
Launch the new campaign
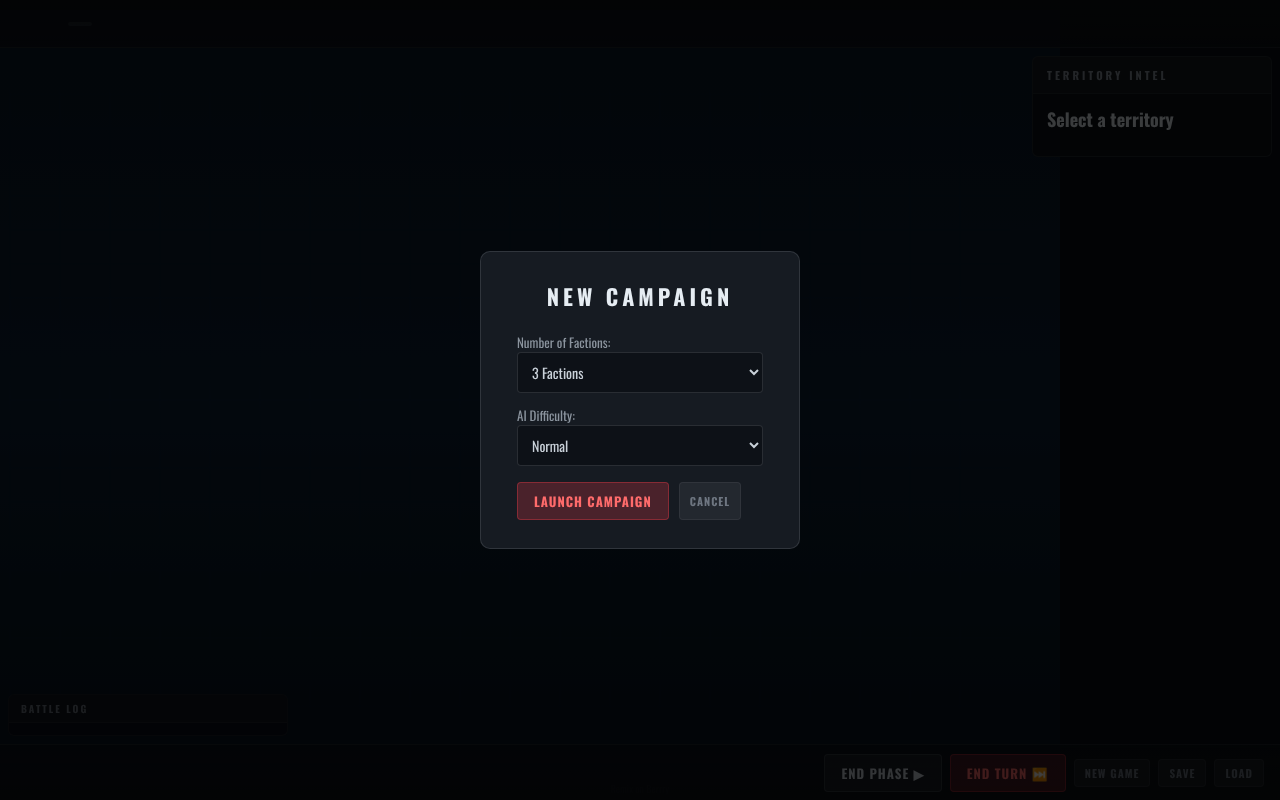point(592,501)
